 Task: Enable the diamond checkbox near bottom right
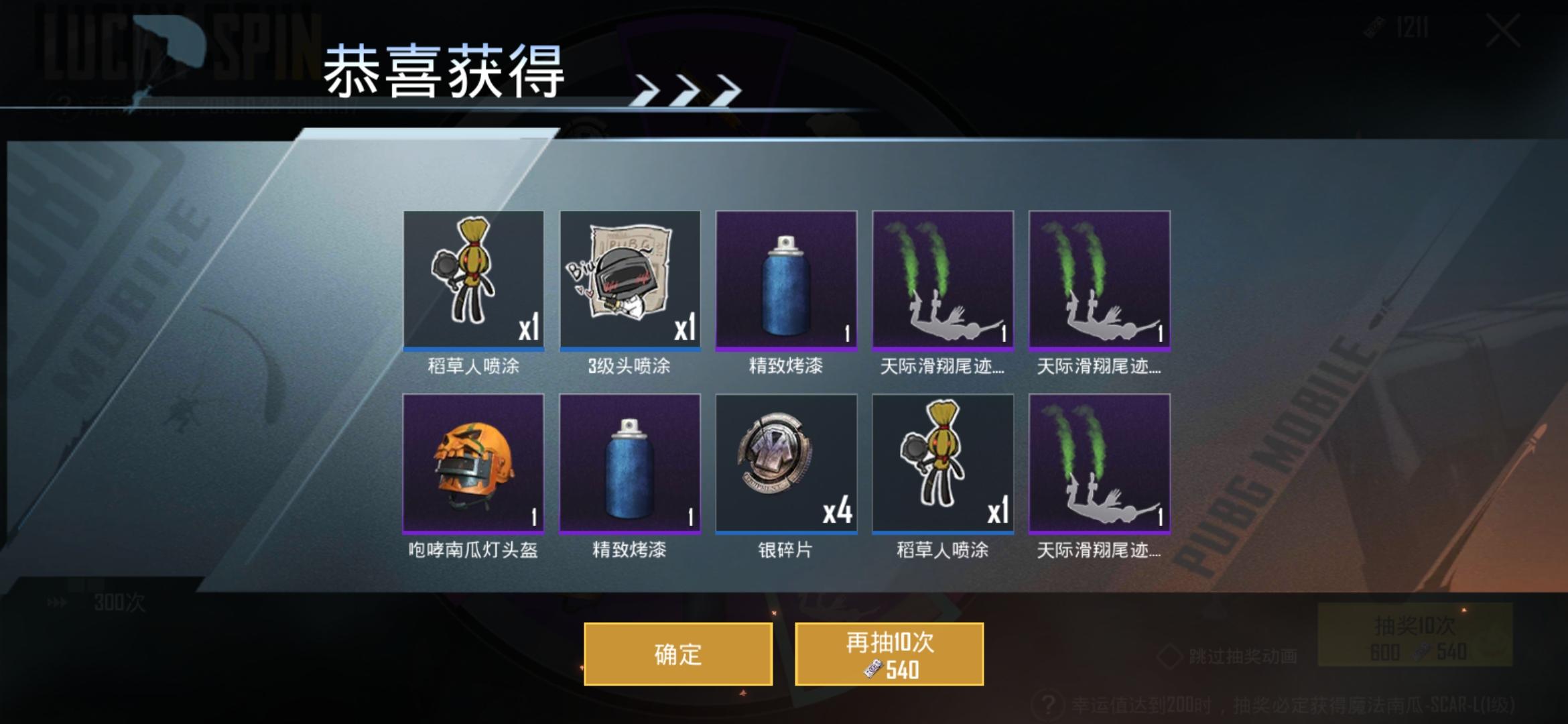coord(1169,655)
